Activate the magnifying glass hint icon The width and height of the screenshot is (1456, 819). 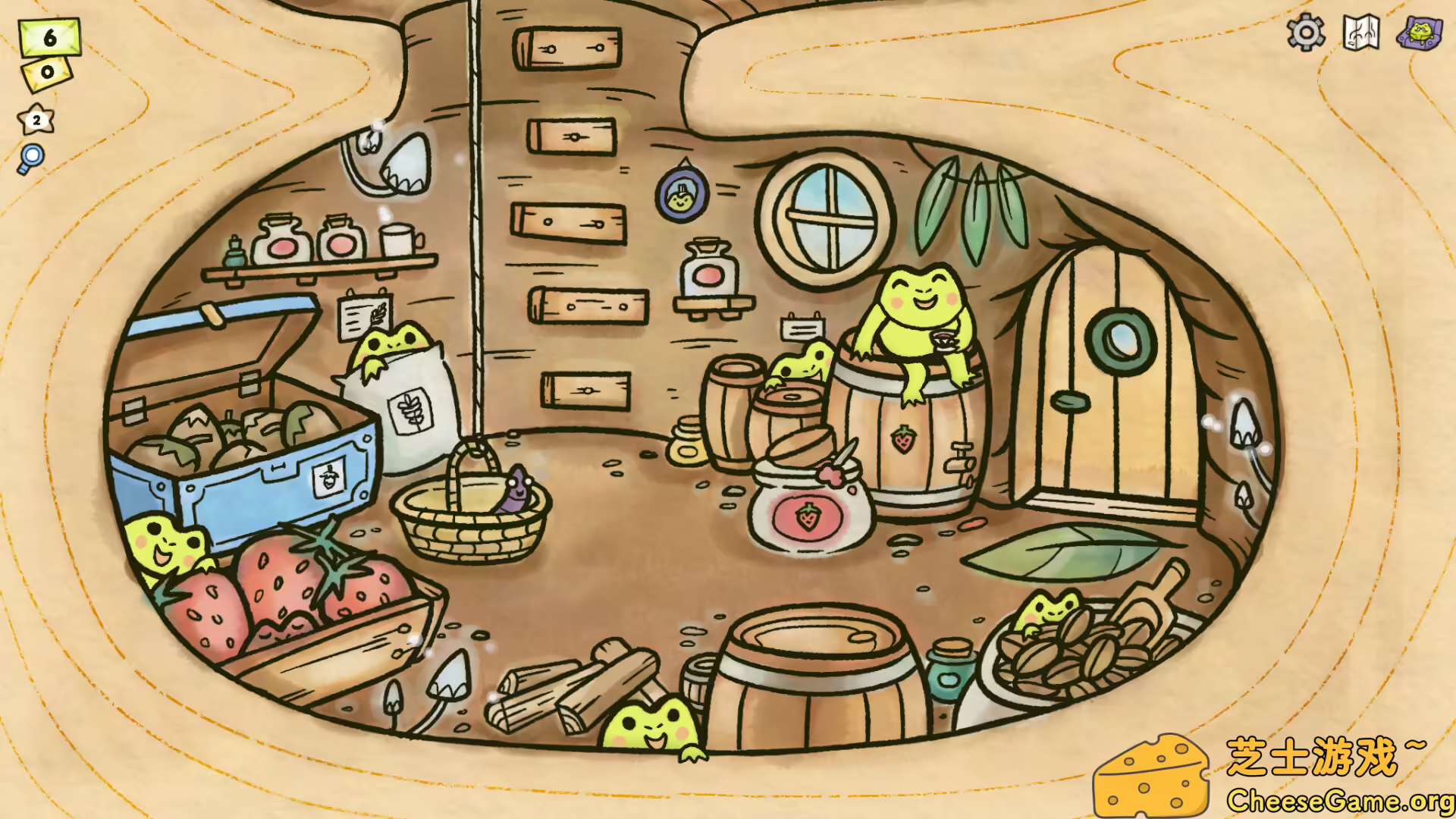tap(31, 155)
